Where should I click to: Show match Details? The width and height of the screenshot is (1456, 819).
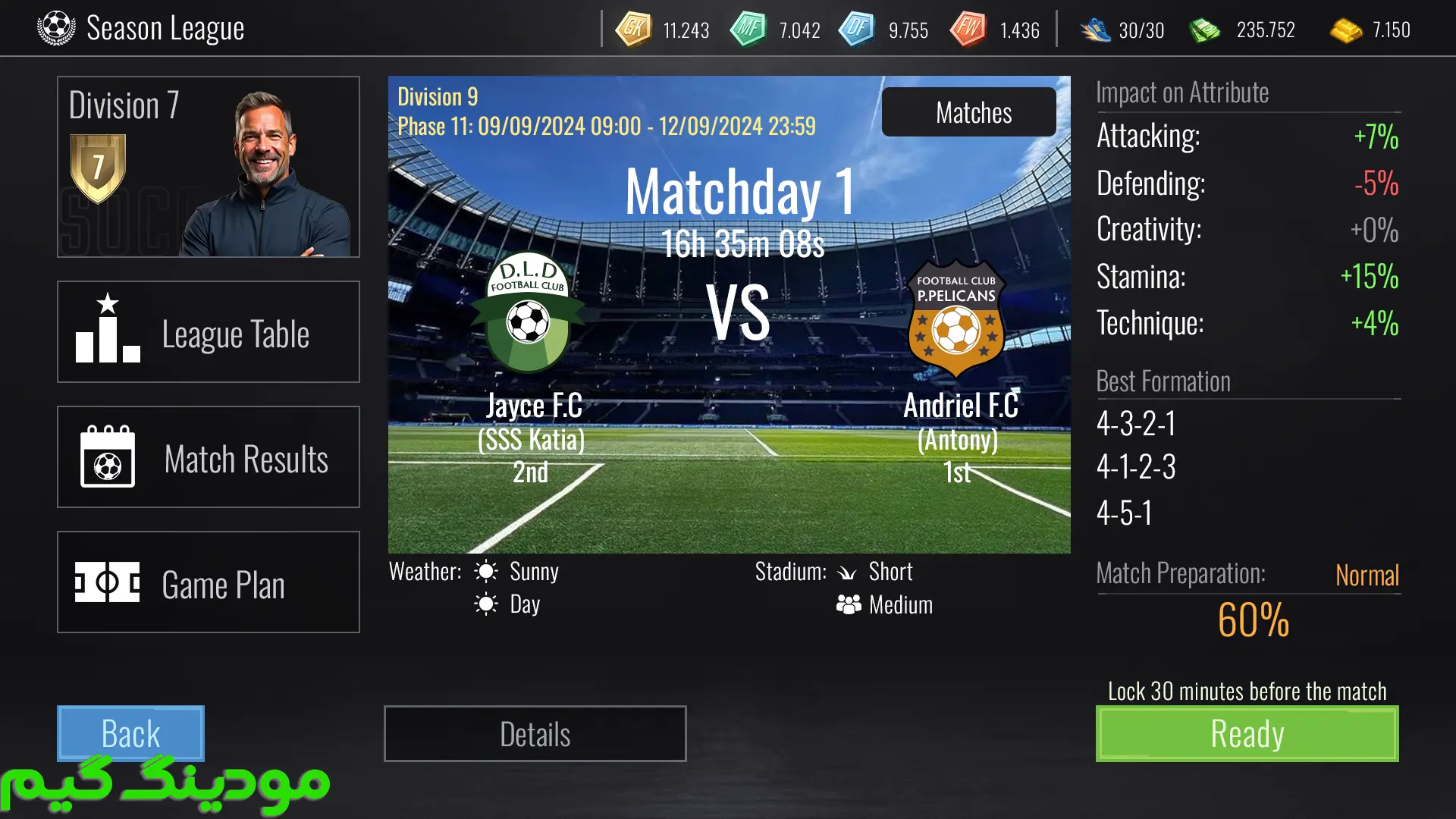535,734
